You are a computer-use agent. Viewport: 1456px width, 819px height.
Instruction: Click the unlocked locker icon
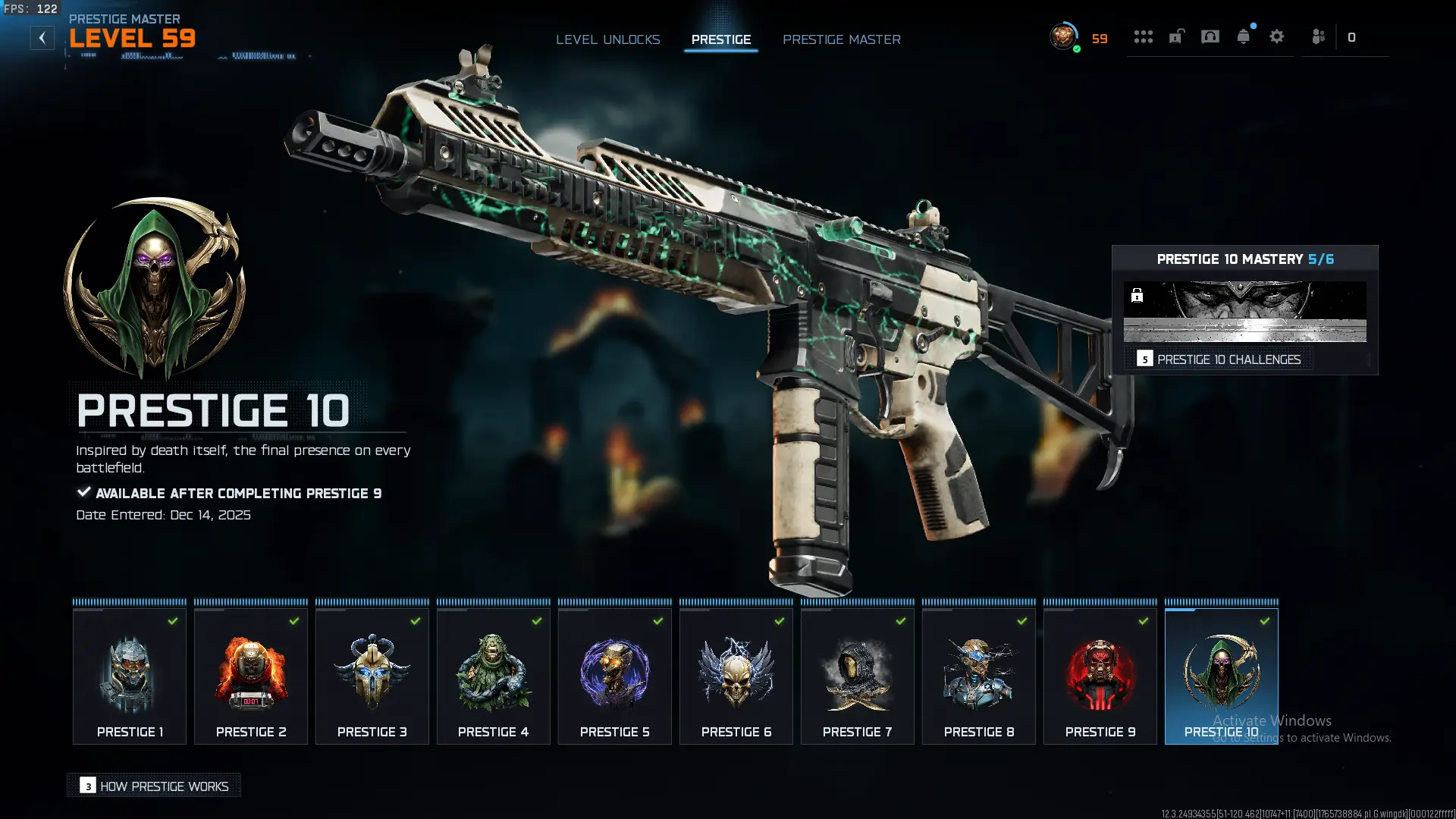coord(1175,36)
